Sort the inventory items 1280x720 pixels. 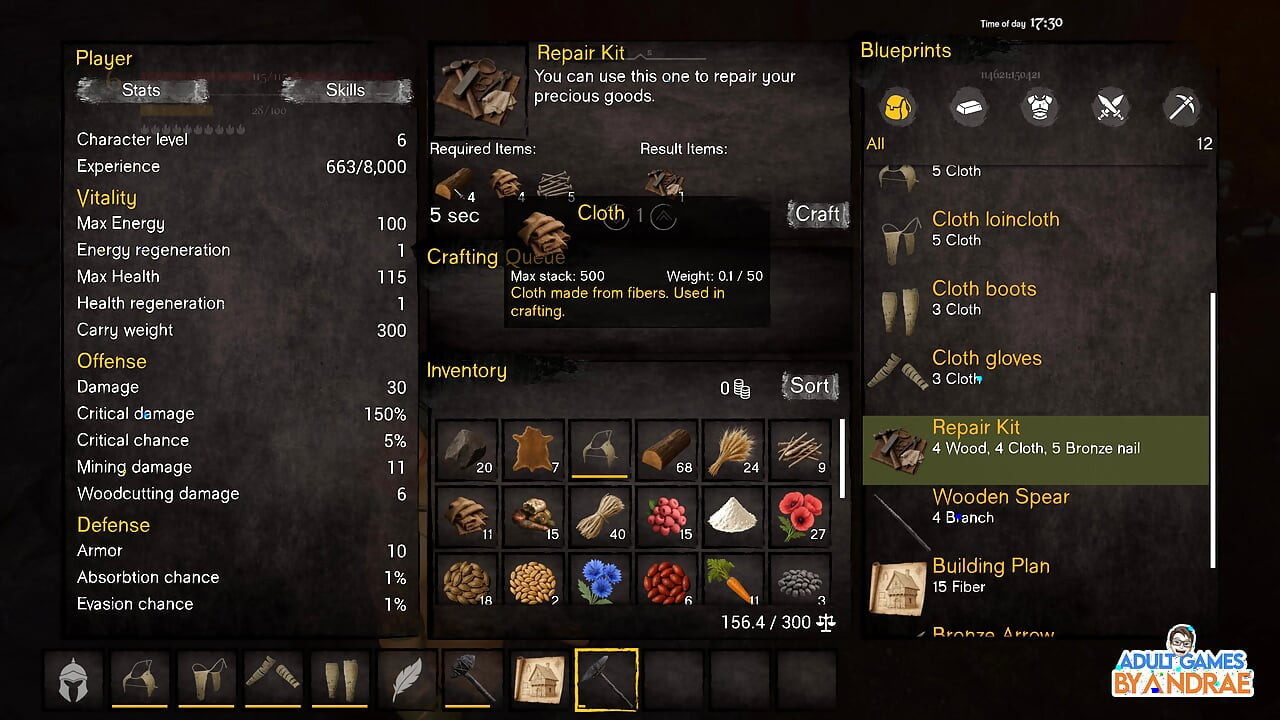(x=809, y=386)
